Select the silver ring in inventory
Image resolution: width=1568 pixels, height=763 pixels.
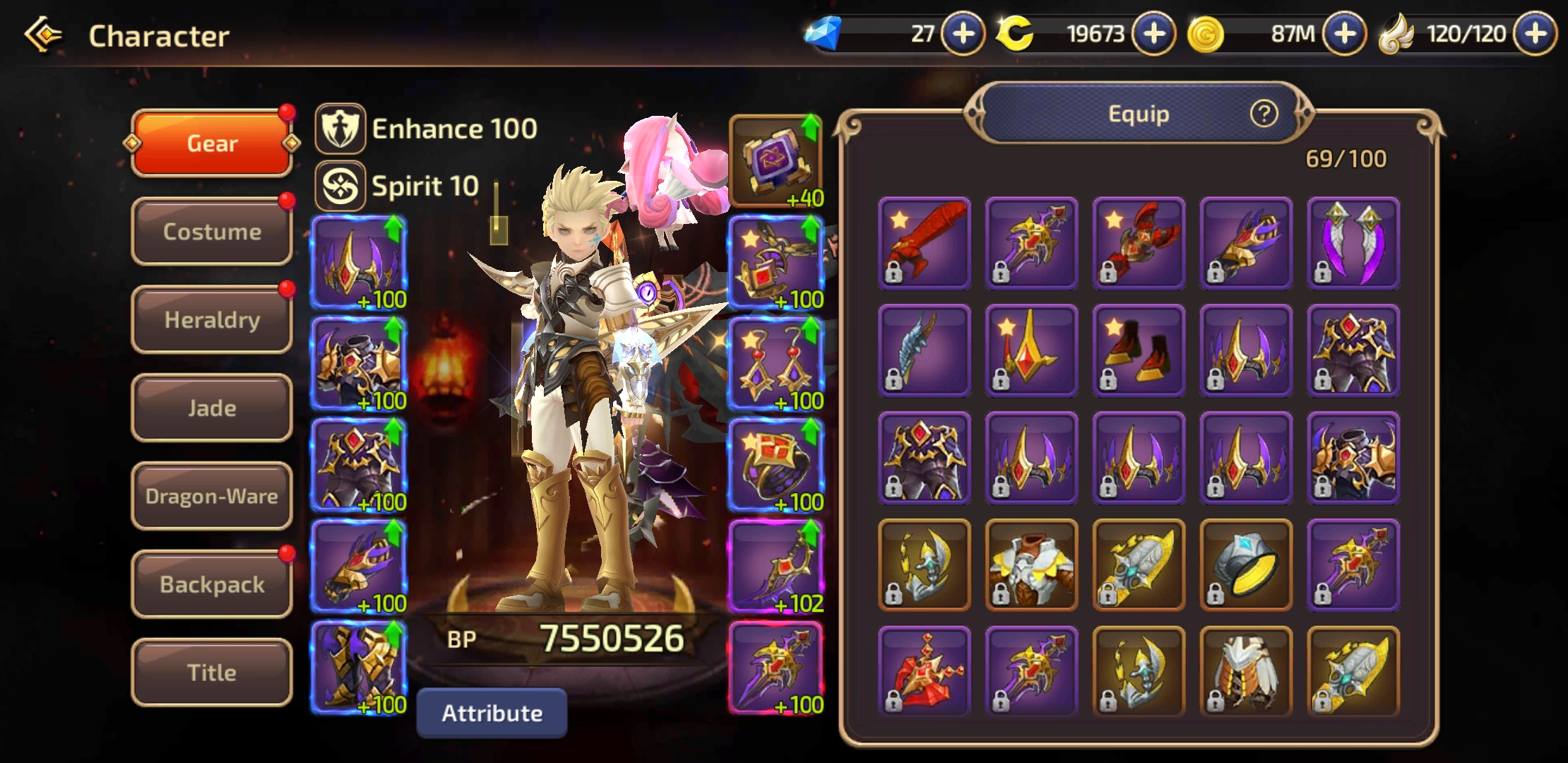click(1246, 564)
